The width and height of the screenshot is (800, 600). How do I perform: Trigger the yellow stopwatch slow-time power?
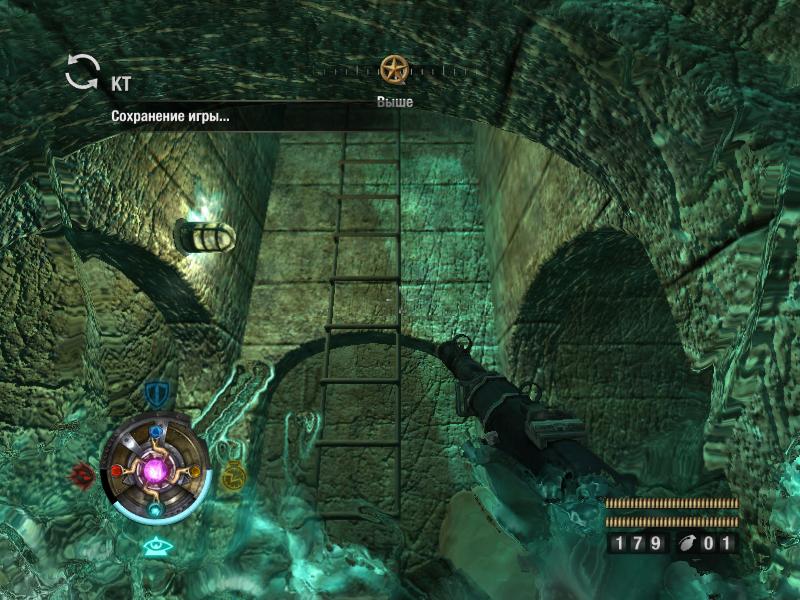[233, 474]
